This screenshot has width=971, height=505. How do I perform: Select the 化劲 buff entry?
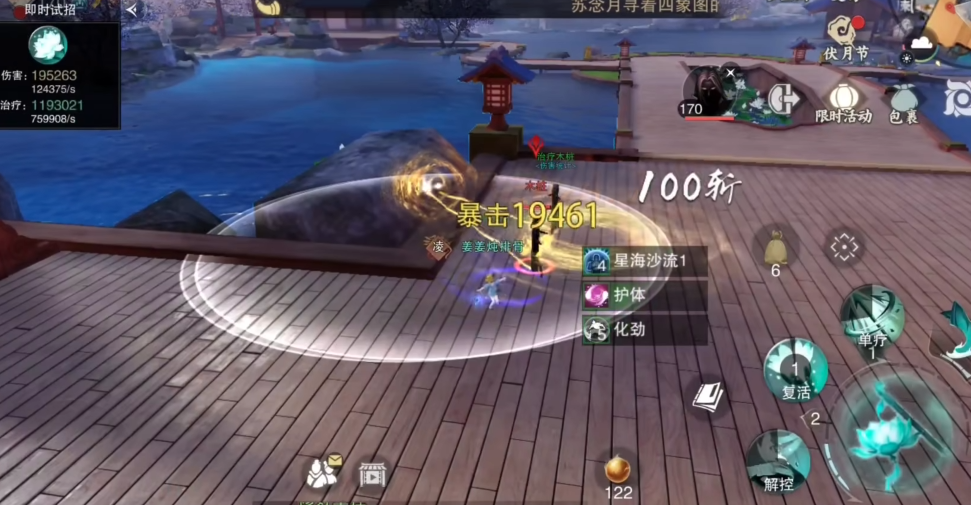(x=643, y=329)
